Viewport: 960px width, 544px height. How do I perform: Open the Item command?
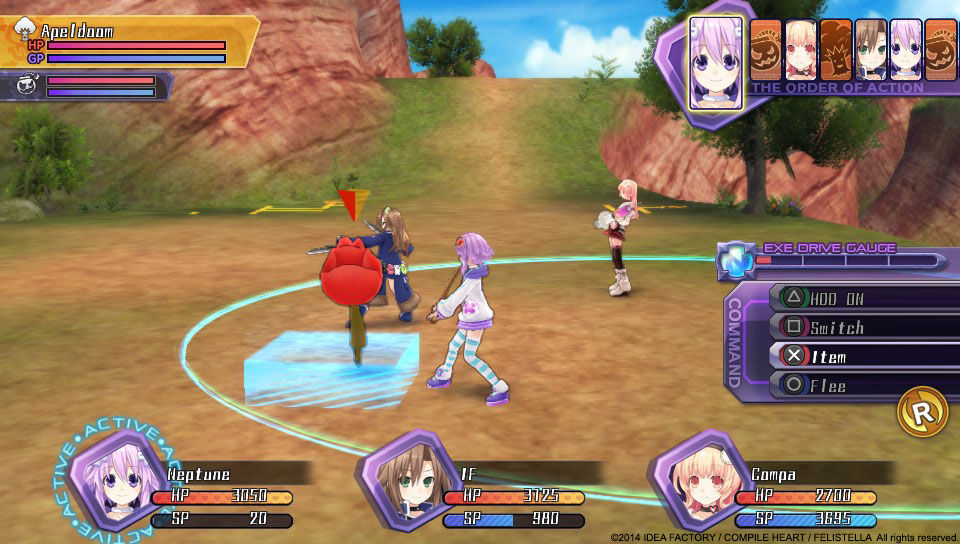tap(860, 356)
